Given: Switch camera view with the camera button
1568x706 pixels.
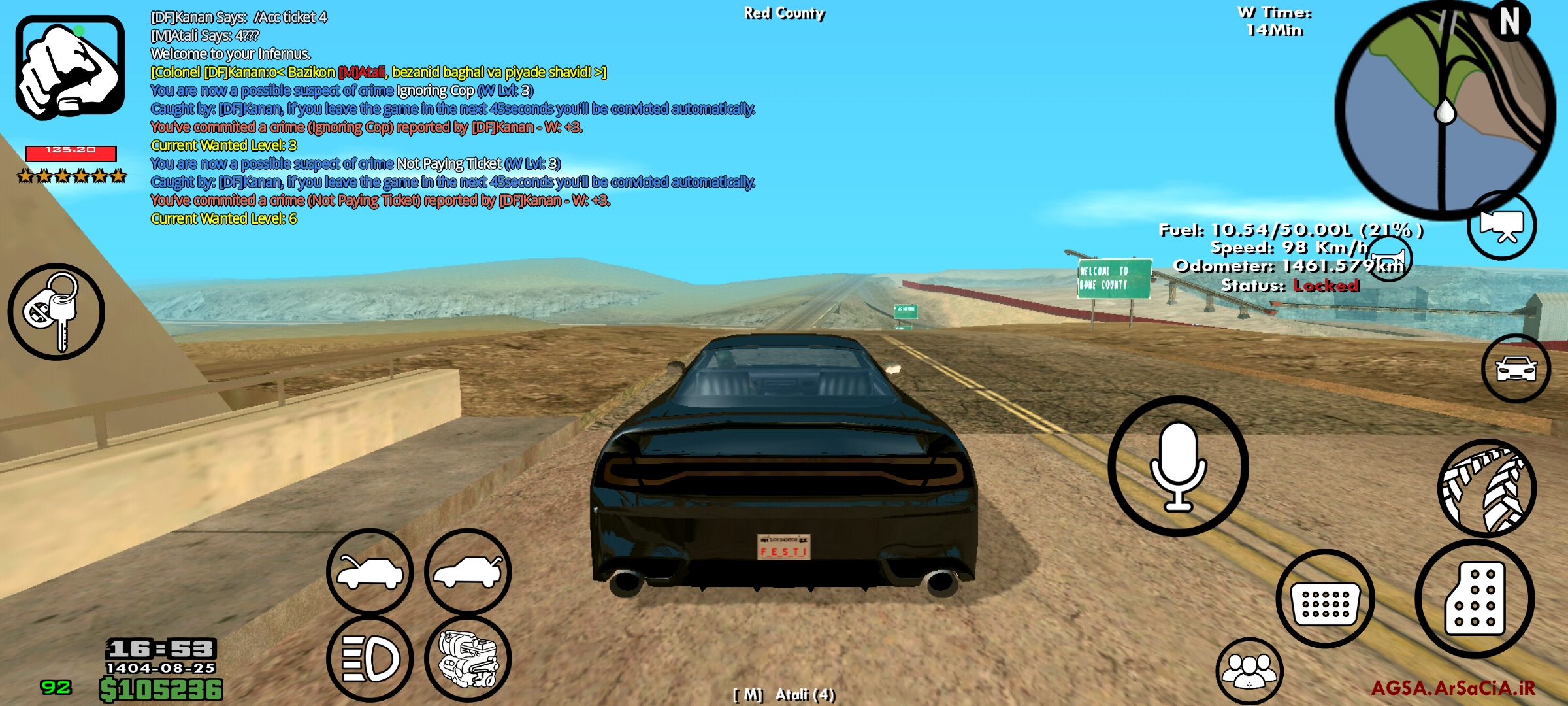Looking at the screenshot, I should click(1501, 226).
